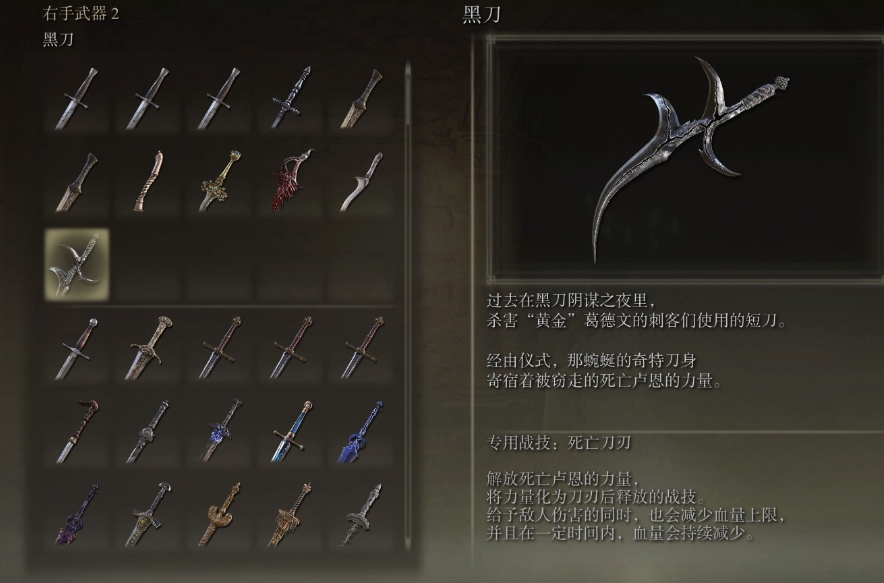Choose the glowing blue crystal sword
Viewport: 884px width, 583px height.
[x=362, y=430]
